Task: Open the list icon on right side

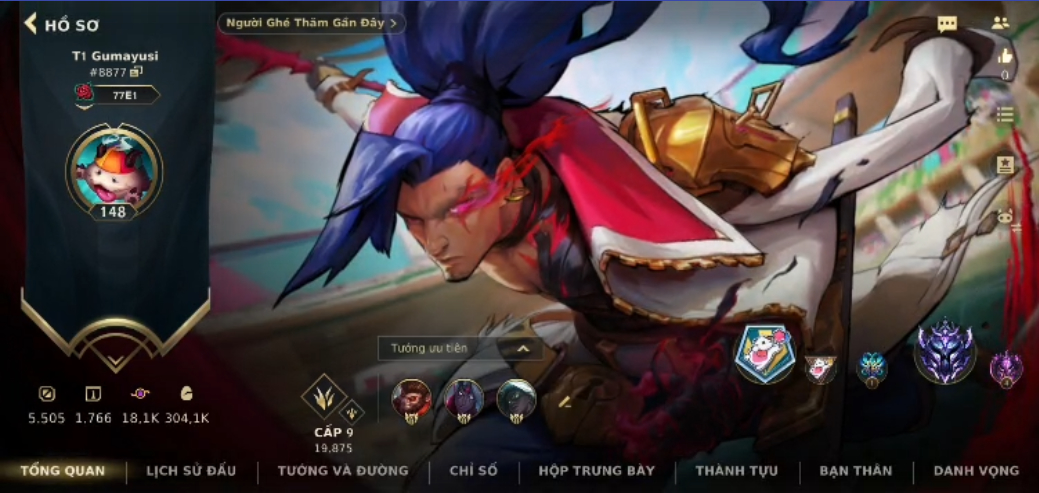Action: click(1005, 115)
